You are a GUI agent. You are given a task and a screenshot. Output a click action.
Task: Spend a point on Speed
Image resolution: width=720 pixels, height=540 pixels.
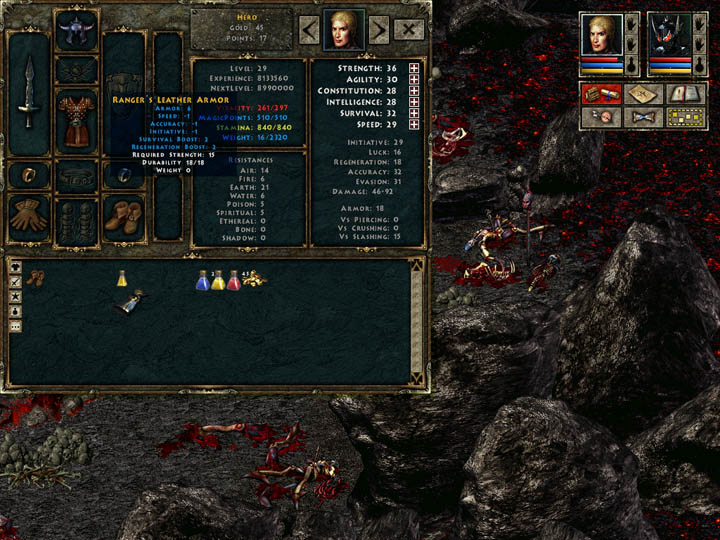pos(414,126)
